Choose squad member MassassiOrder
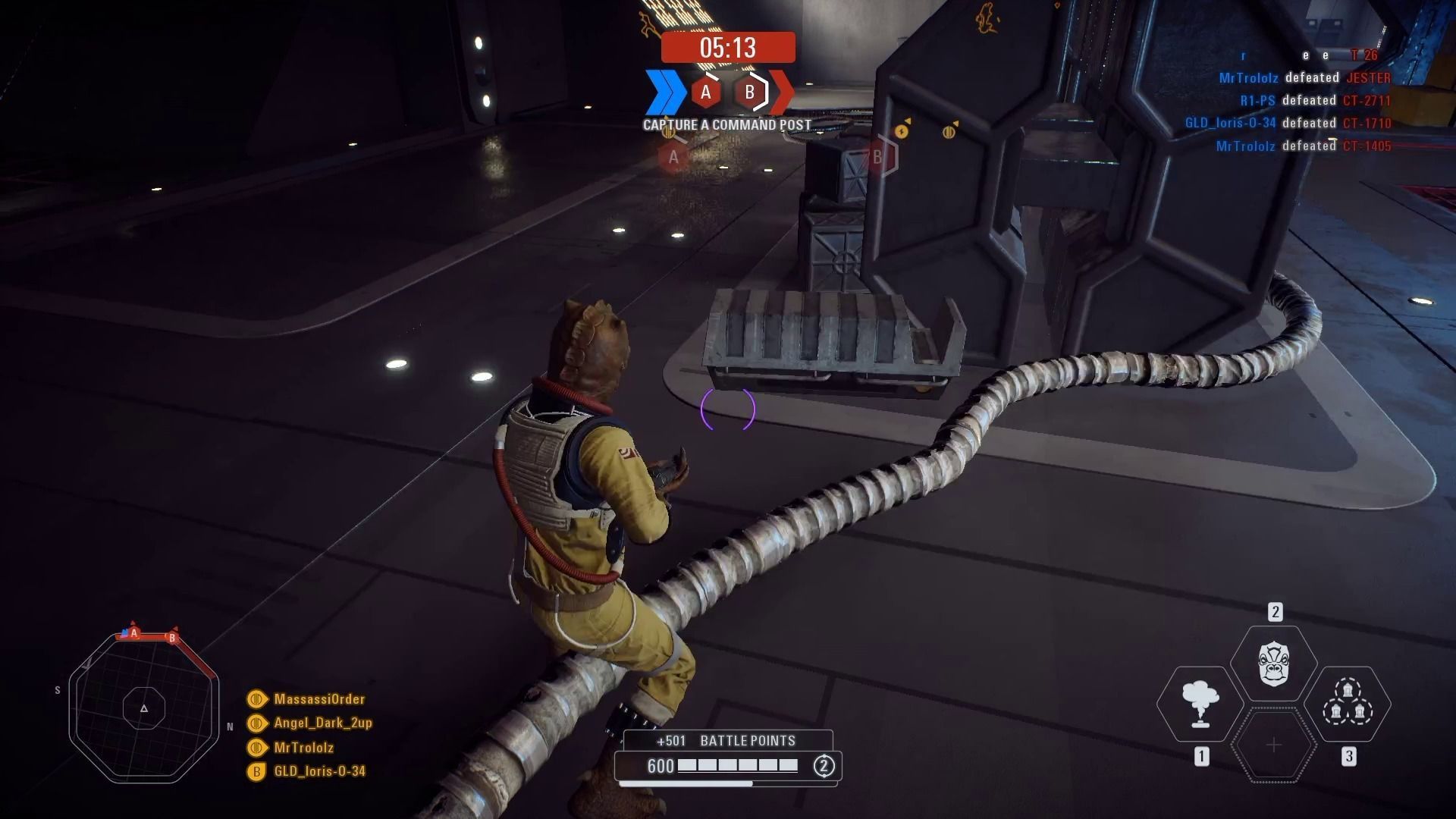Image resolution: width=1456 pixels, height=819 pixels. click(318, 699)
